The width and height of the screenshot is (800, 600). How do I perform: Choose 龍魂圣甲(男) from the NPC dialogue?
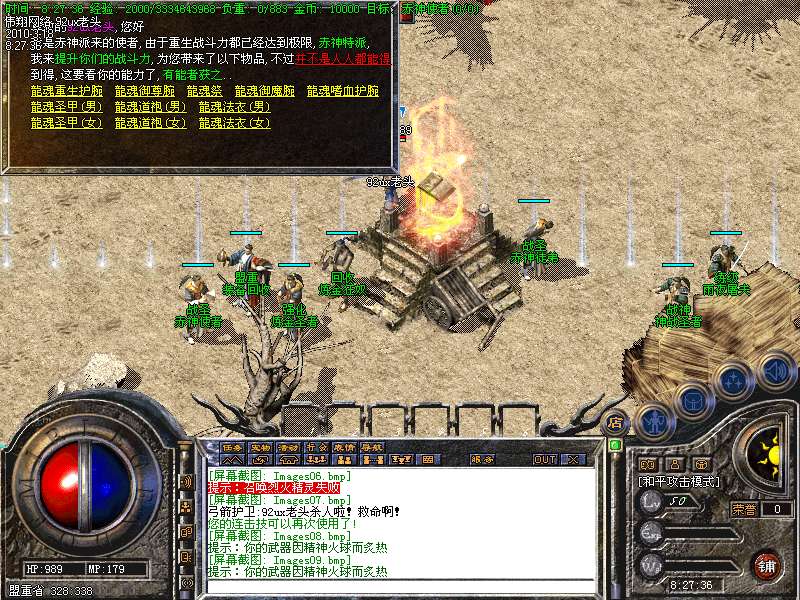click(x=67, y=107)
